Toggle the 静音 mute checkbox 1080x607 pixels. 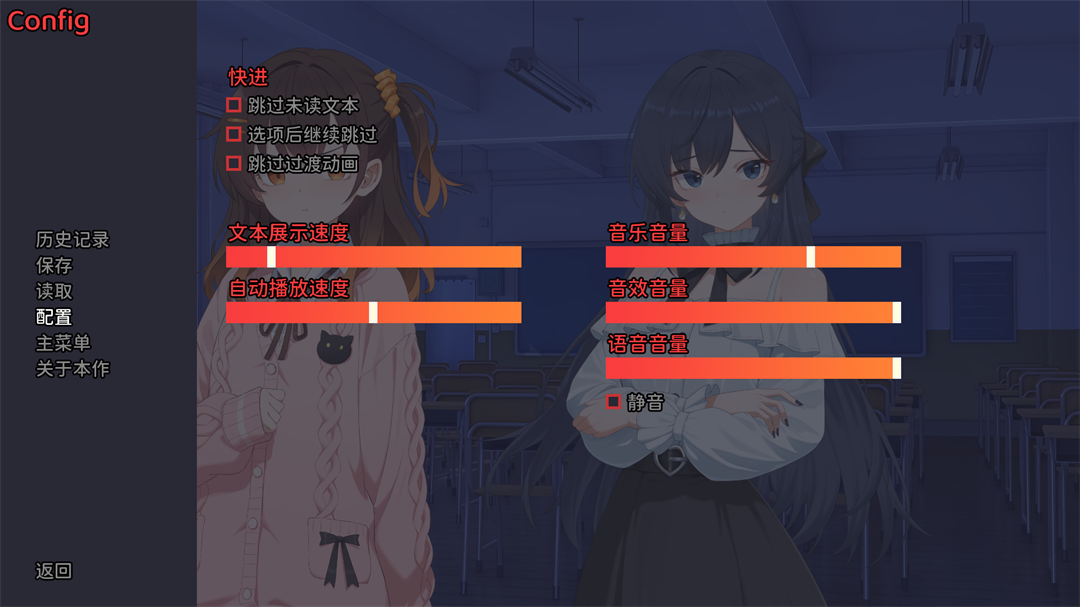pyautogui.click(x=614, y=402)
